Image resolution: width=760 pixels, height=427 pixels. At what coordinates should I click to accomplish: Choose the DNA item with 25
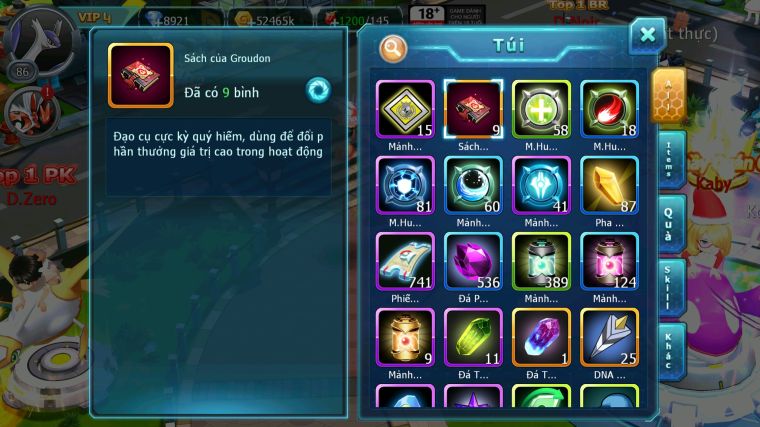[609, 337]
